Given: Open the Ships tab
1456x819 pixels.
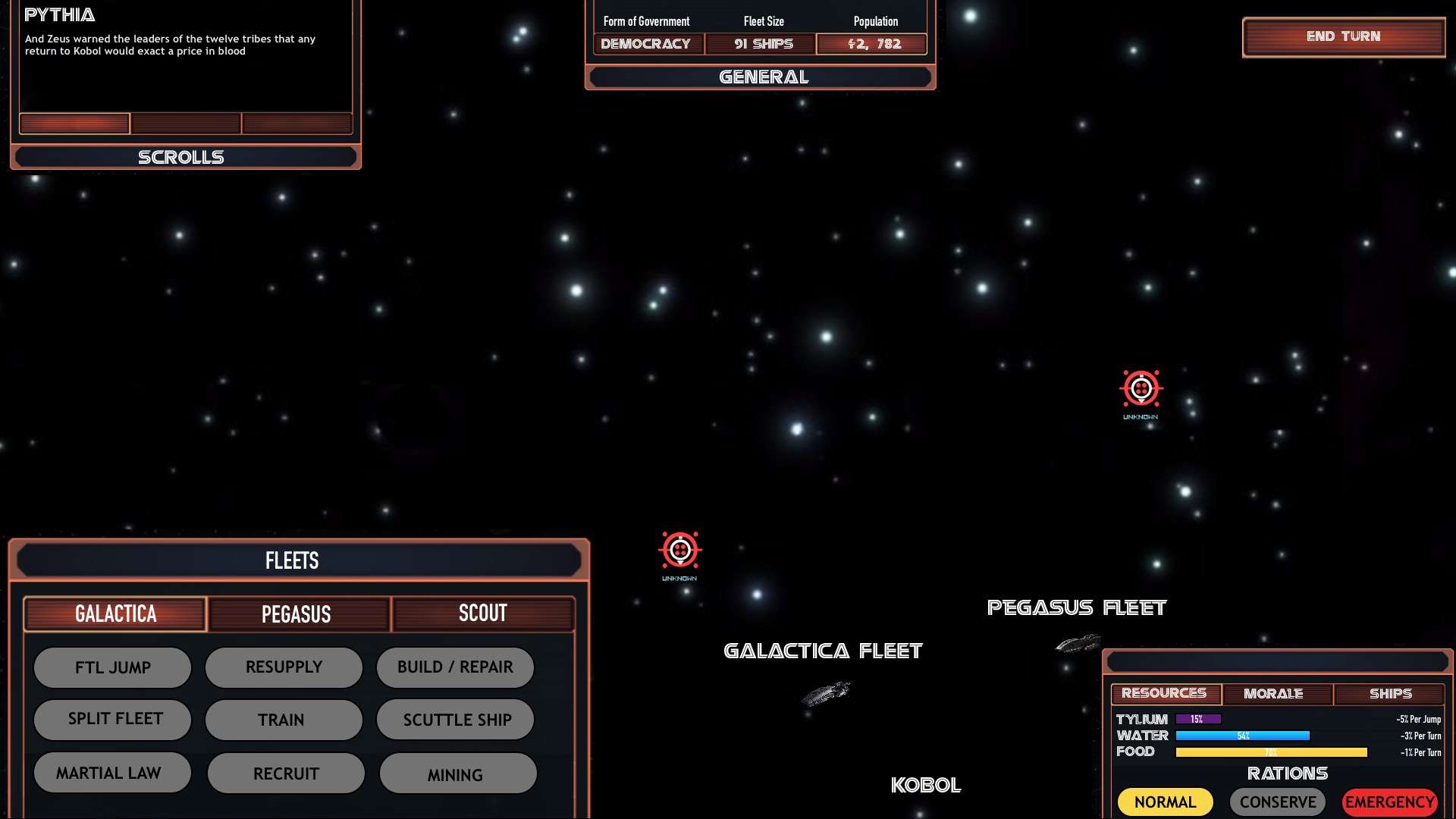Looking at the screenshot, I should pos(1389,694).
